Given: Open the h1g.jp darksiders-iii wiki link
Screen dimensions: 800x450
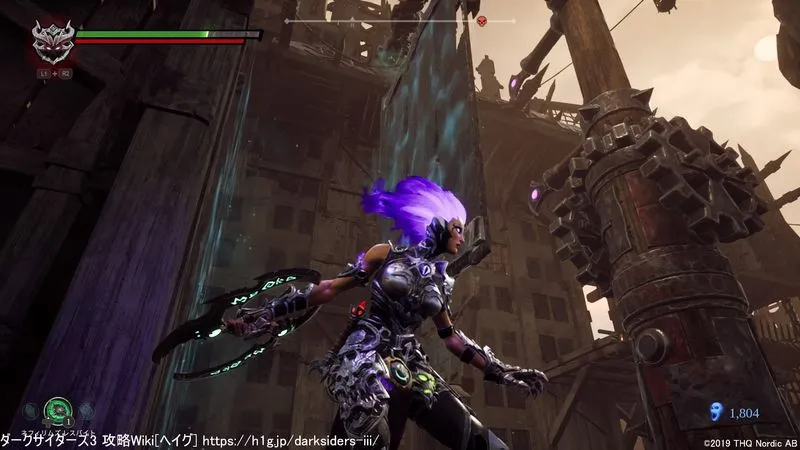Looking at the screenshot, I should [294, 440].
